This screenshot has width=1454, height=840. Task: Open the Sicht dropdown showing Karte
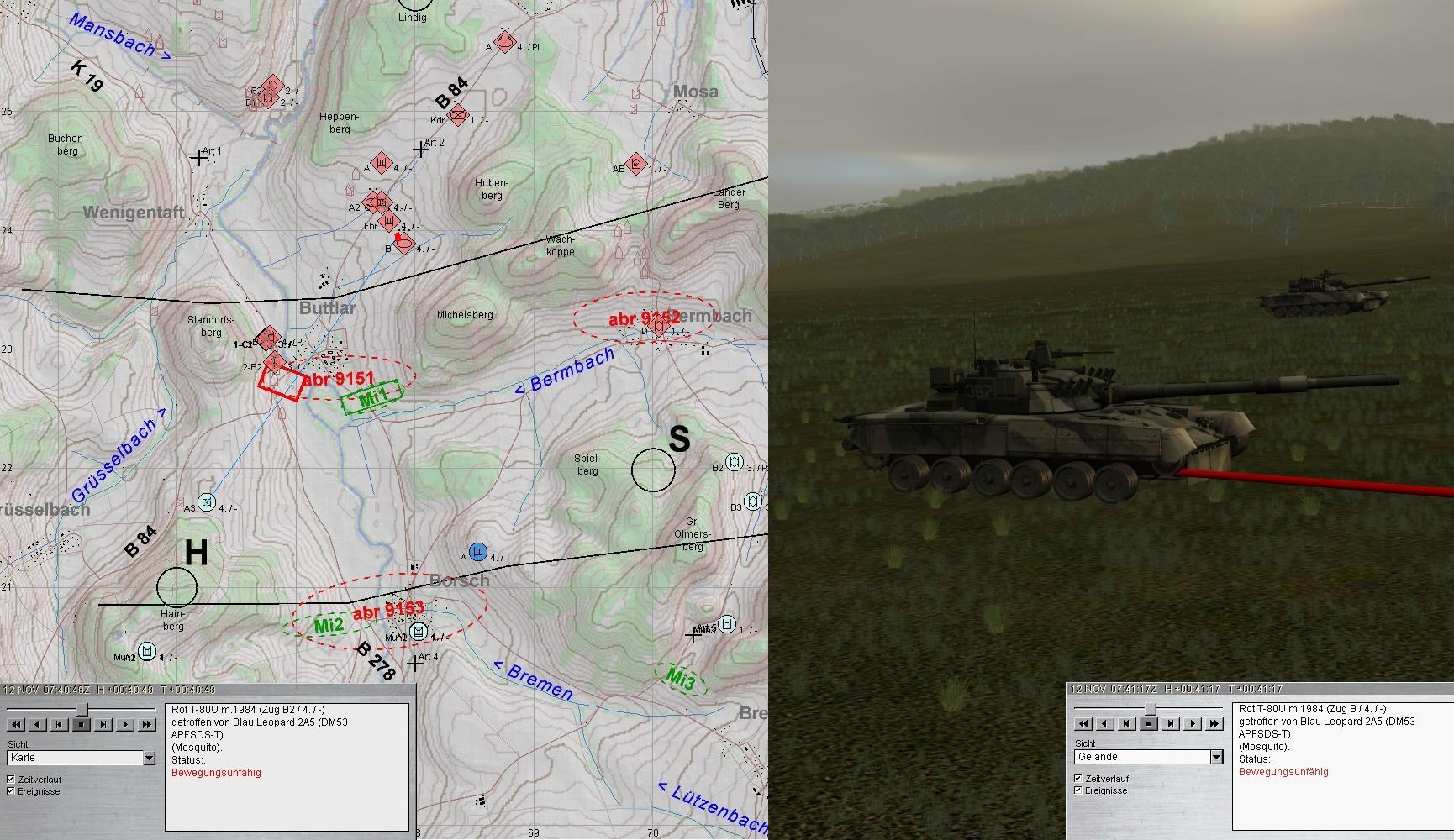[149, 758]
